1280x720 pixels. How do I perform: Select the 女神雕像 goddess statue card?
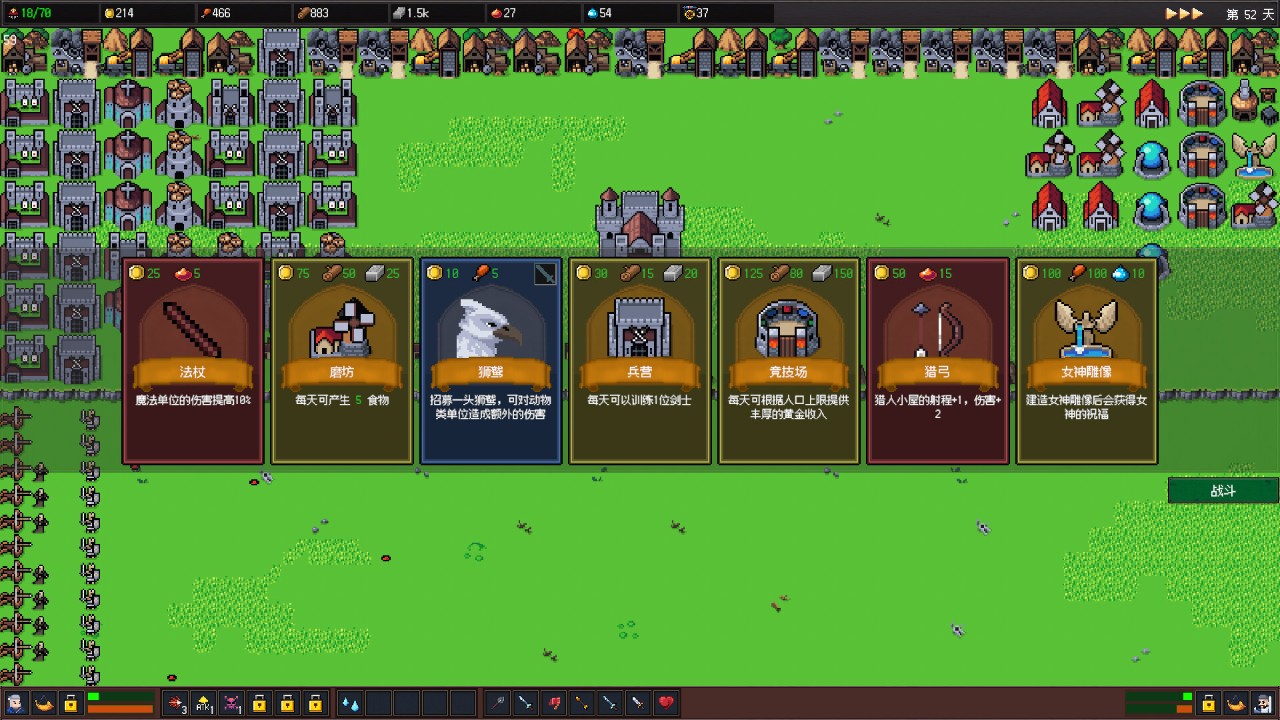point(1087,361)
